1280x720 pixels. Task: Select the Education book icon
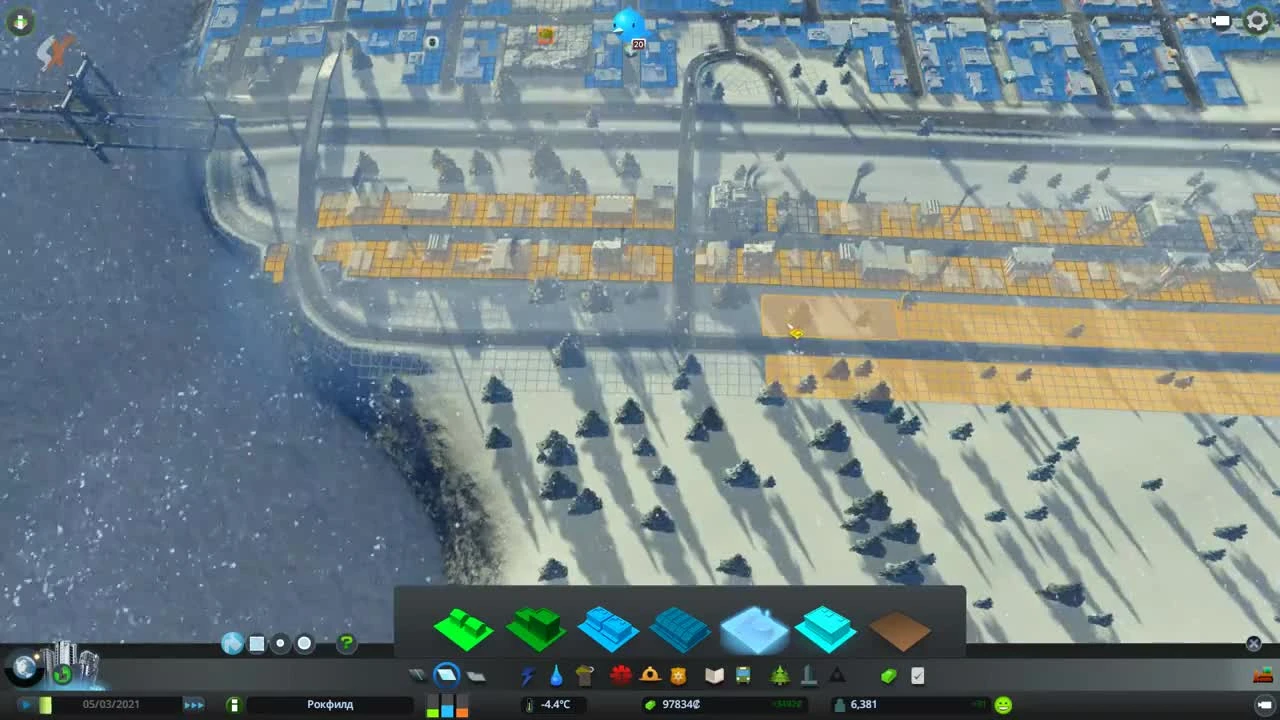click(714, 676)
